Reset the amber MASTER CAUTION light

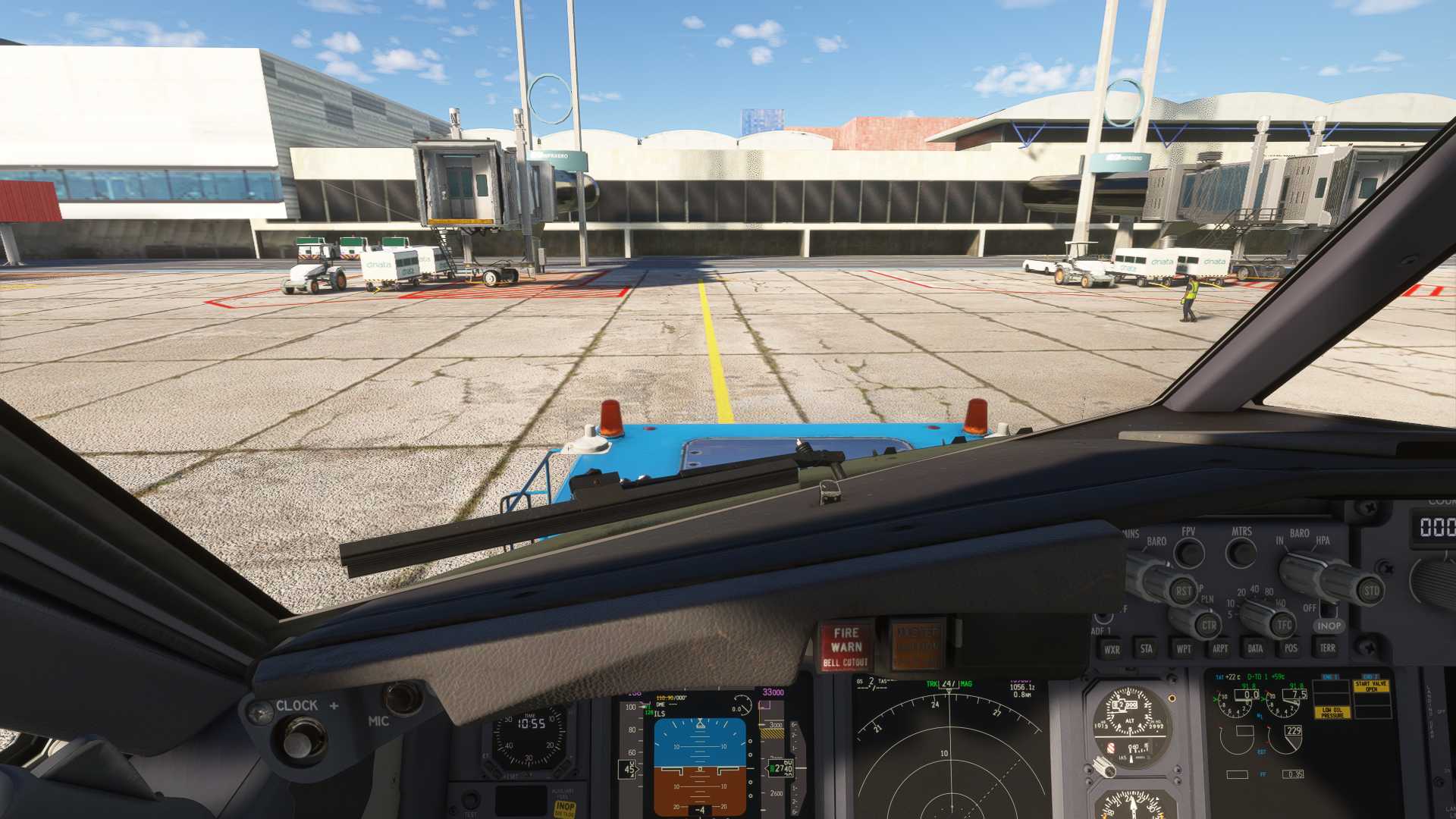pyautogui.click(x=917, y=646)
